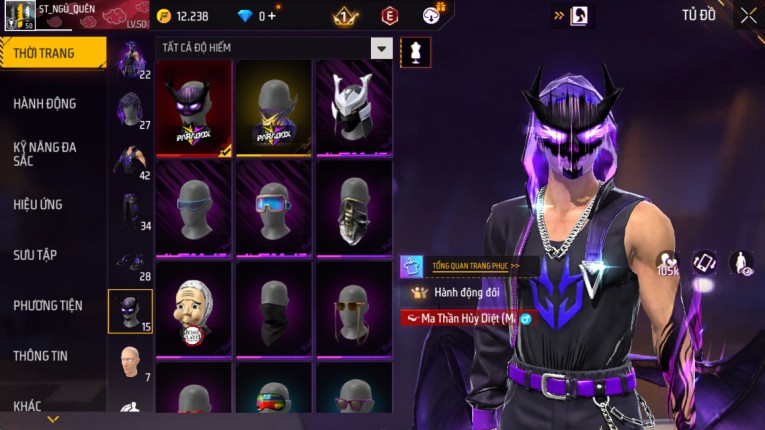Image resolution: width=765 pixels, height=430 pixels.
Task: Select the Kỹ Năng Đa Sắc tab
Action: tap(45, 153)
